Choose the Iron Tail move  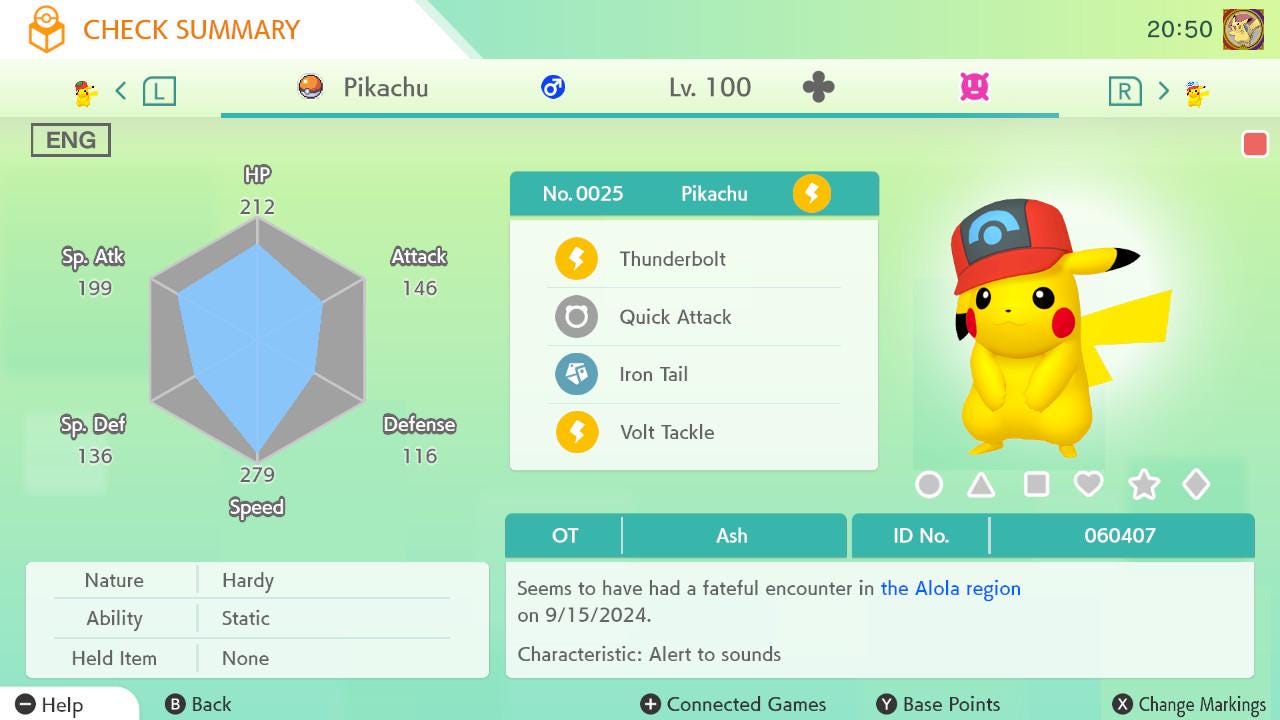[x=653, y=375]
